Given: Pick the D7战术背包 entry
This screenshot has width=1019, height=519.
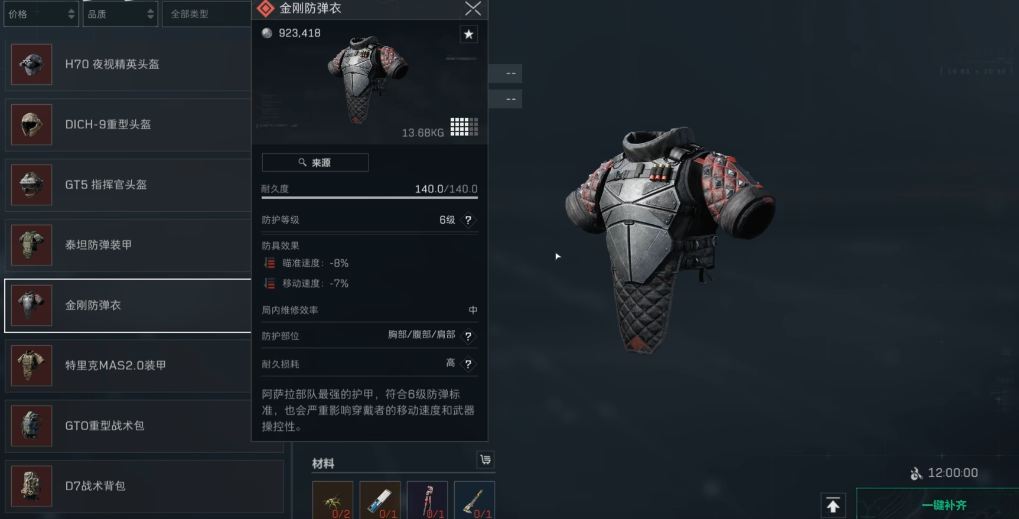Looking at the screenshot, I should tap(128, 486).
